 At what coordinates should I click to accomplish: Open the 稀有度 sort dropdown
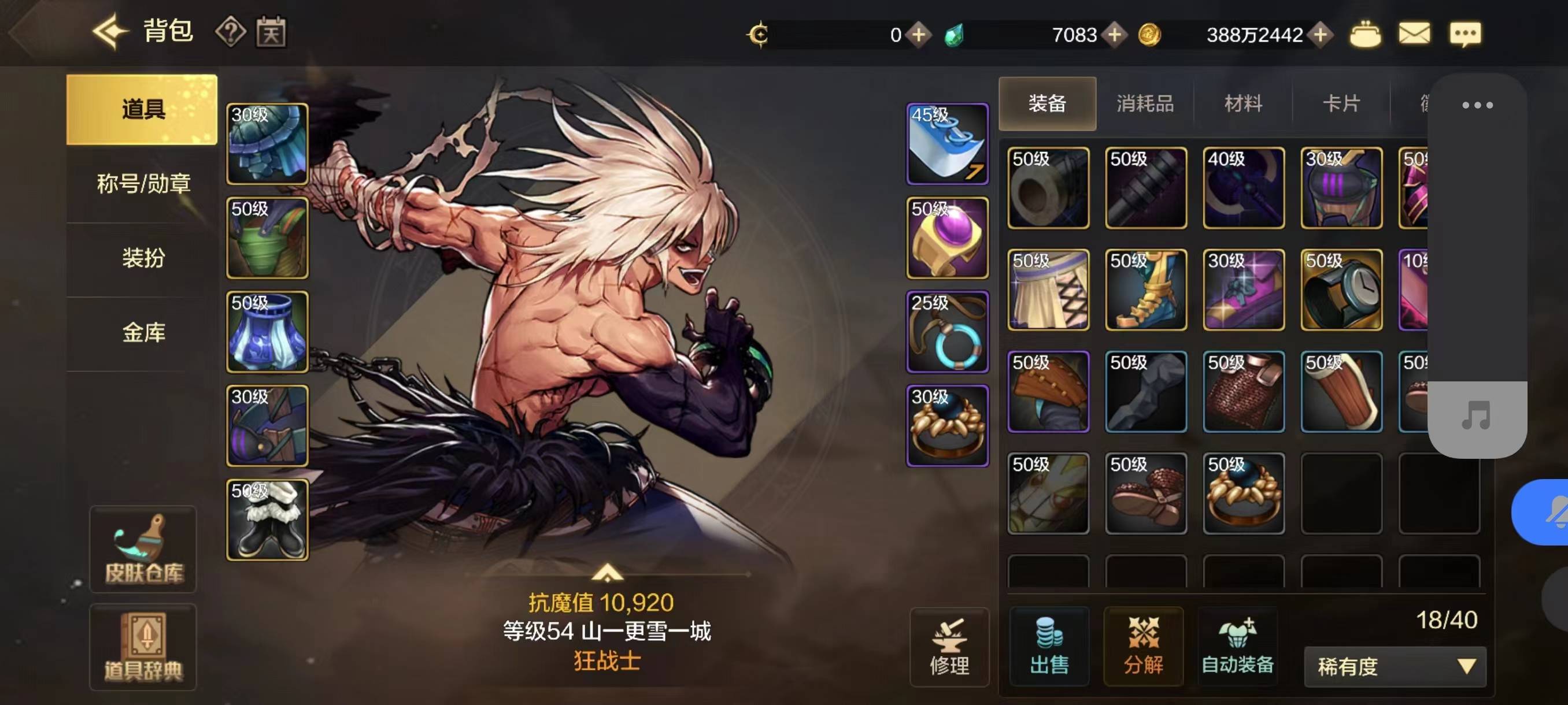(1395, 667)
